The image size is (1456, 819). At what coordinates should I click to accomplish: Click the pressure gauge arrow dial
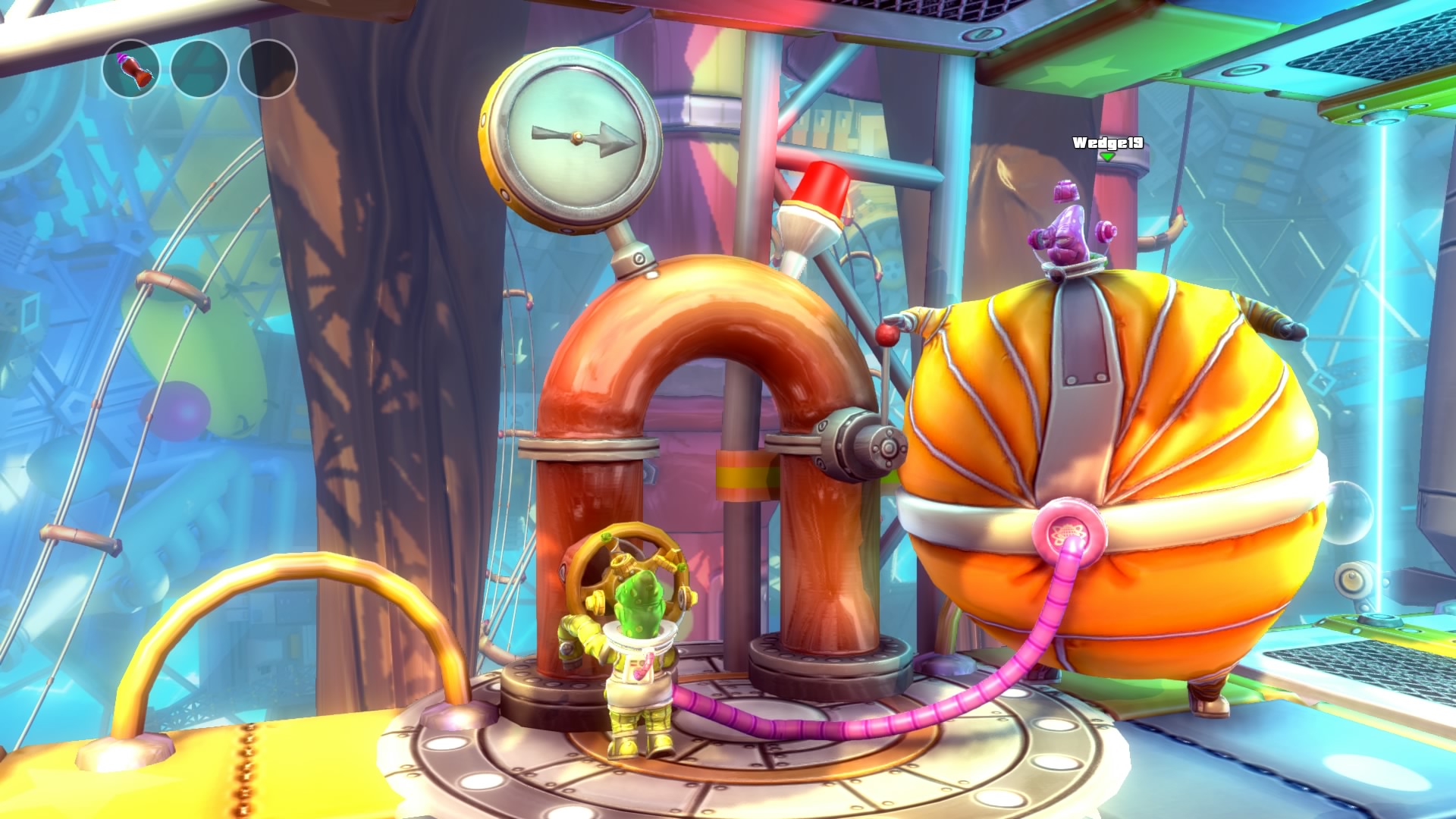(576, 136)
